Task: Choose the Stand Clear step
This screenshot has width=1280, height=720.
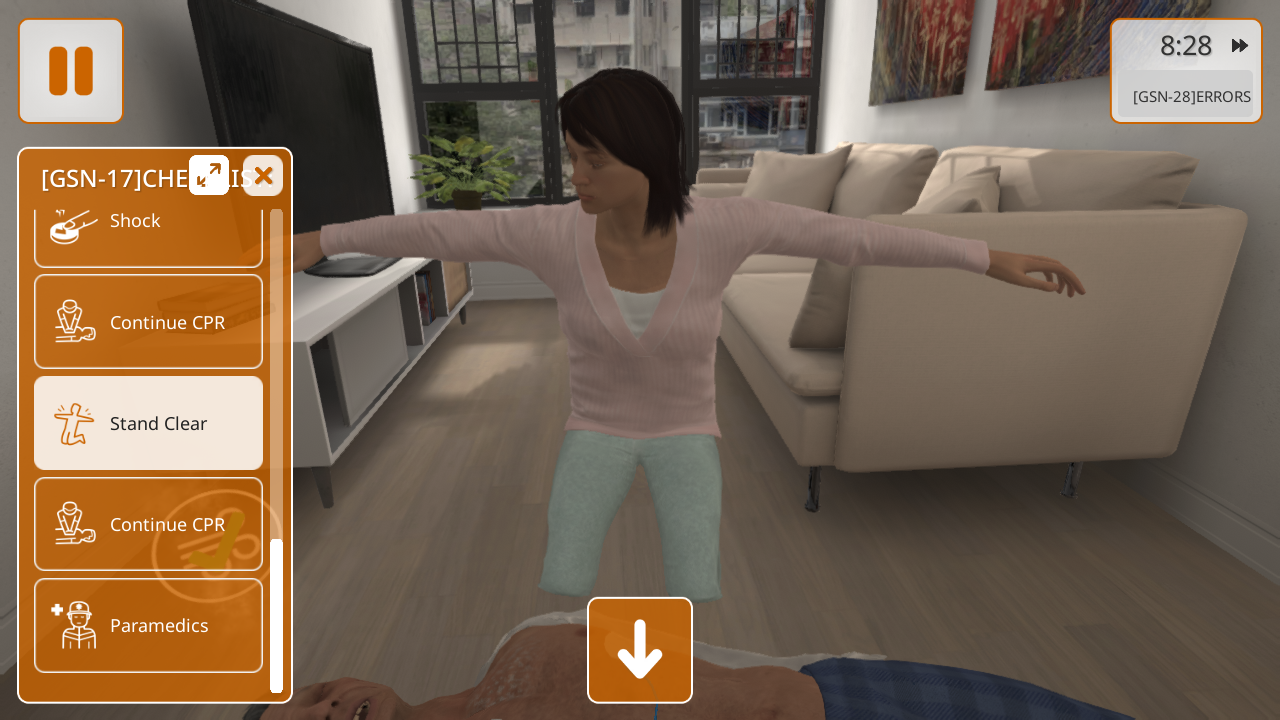Action: coord(148,423)
